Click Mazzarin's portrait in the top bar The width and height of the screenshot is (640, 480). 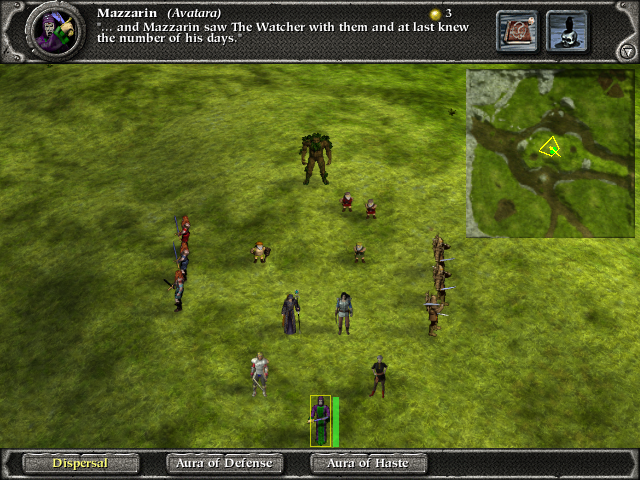pyautogui.click(x=54, y=31)
